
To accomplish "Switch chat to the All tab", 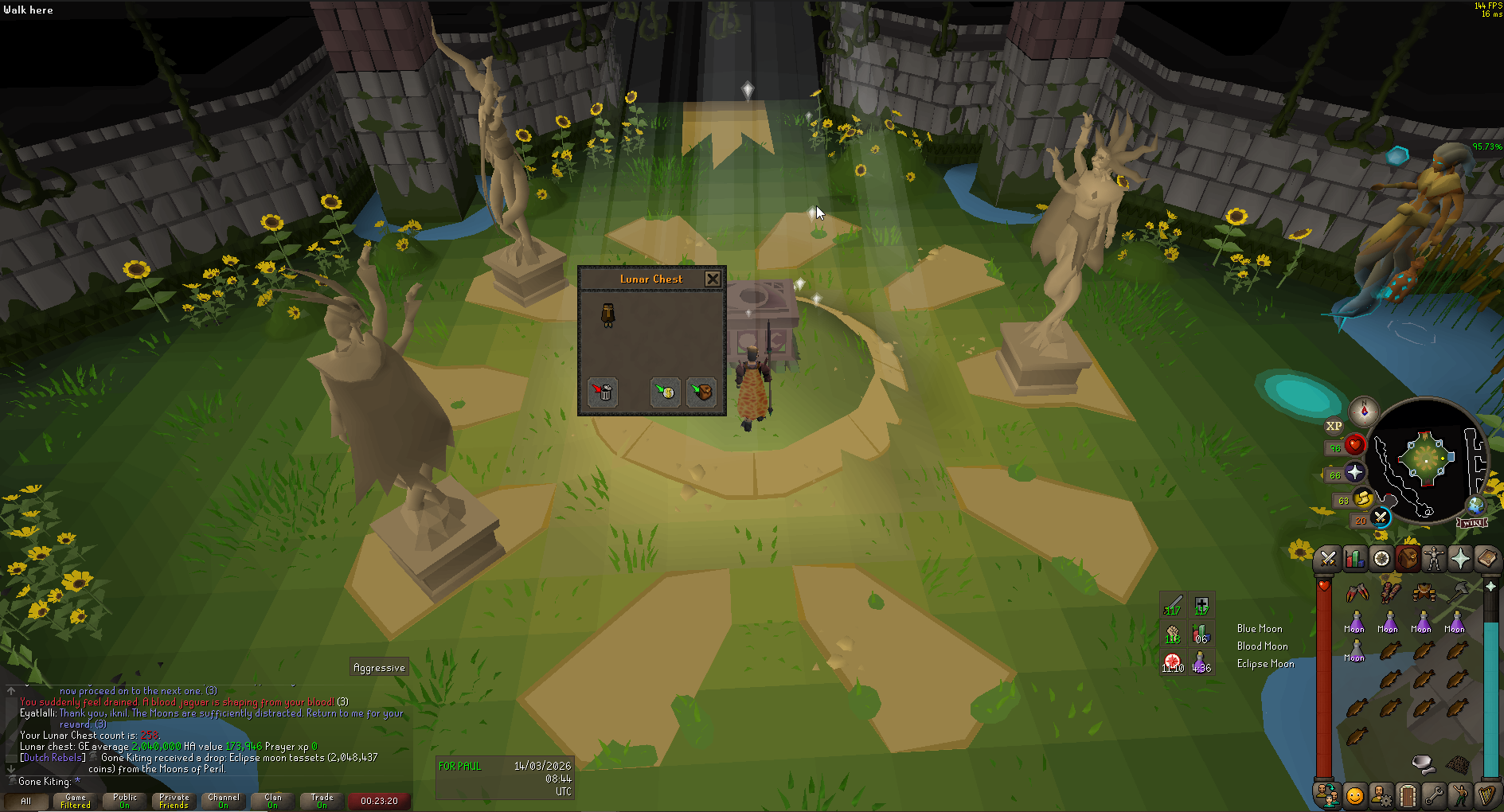I will click(x=26, y=801).
